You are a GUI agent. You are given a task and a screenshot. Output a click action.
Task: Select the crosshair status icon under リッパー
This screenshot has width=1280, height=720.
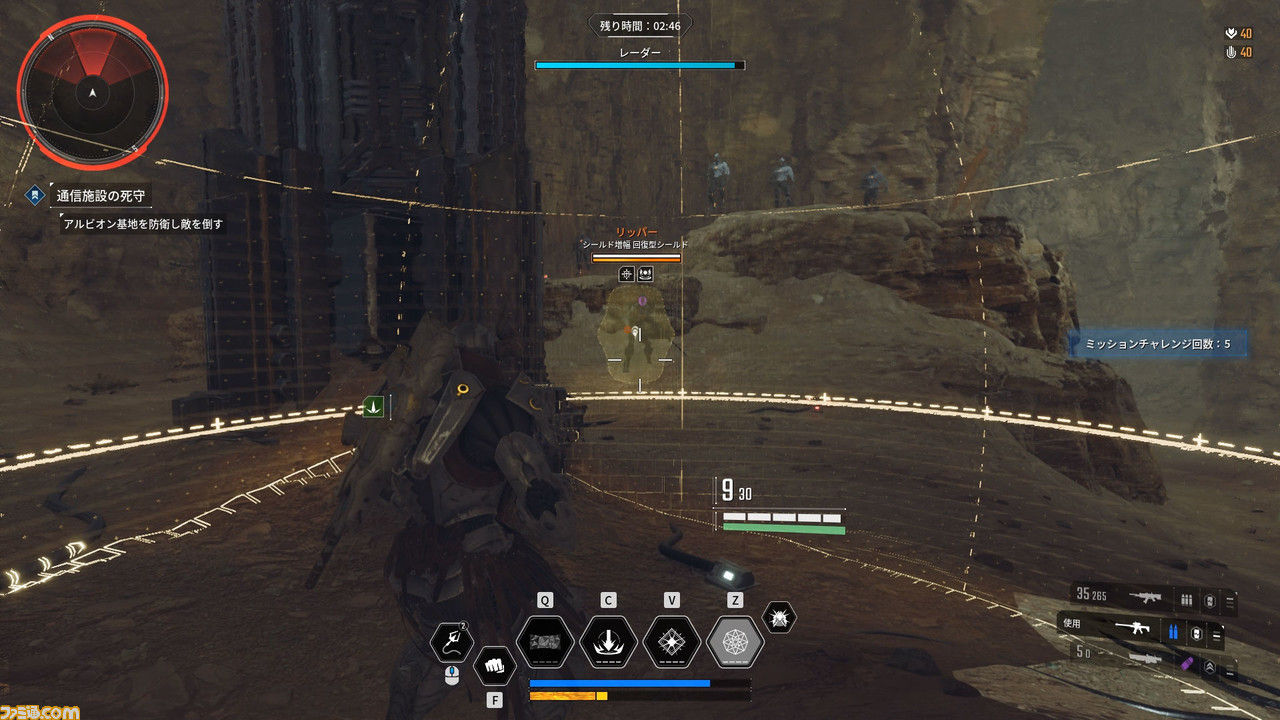[x=627, y=273]
